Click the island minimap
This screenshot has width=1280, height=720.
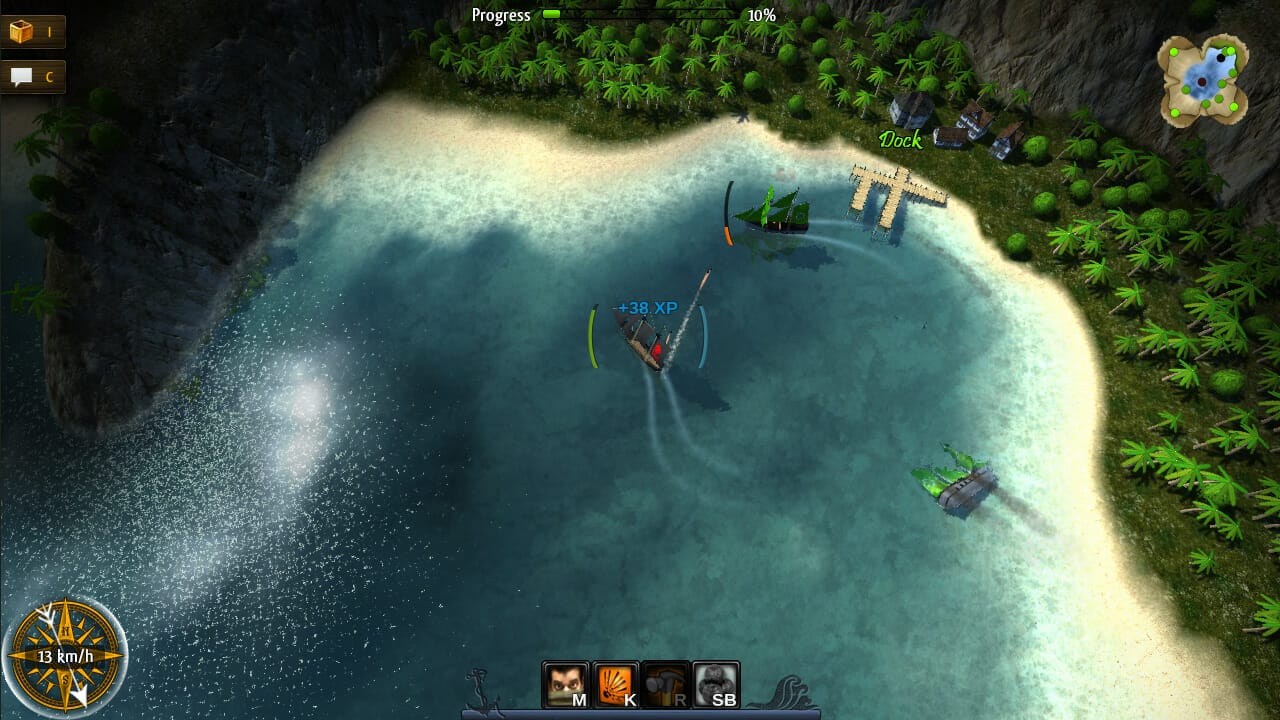pyautogui.click(x=1205, y=80)
